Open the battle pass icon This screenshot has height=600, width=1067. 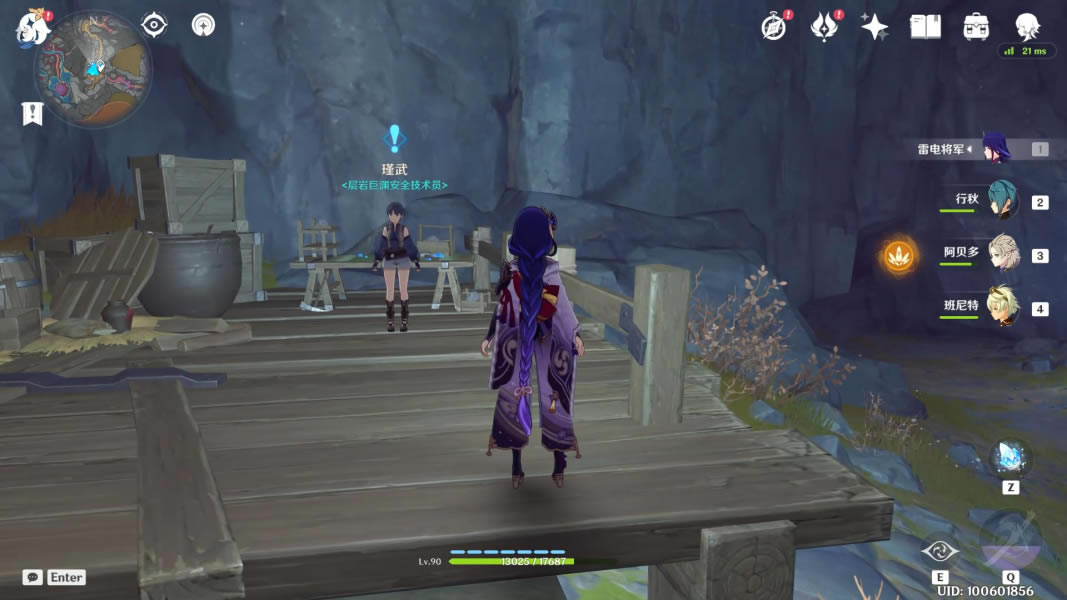click(823, 27)
